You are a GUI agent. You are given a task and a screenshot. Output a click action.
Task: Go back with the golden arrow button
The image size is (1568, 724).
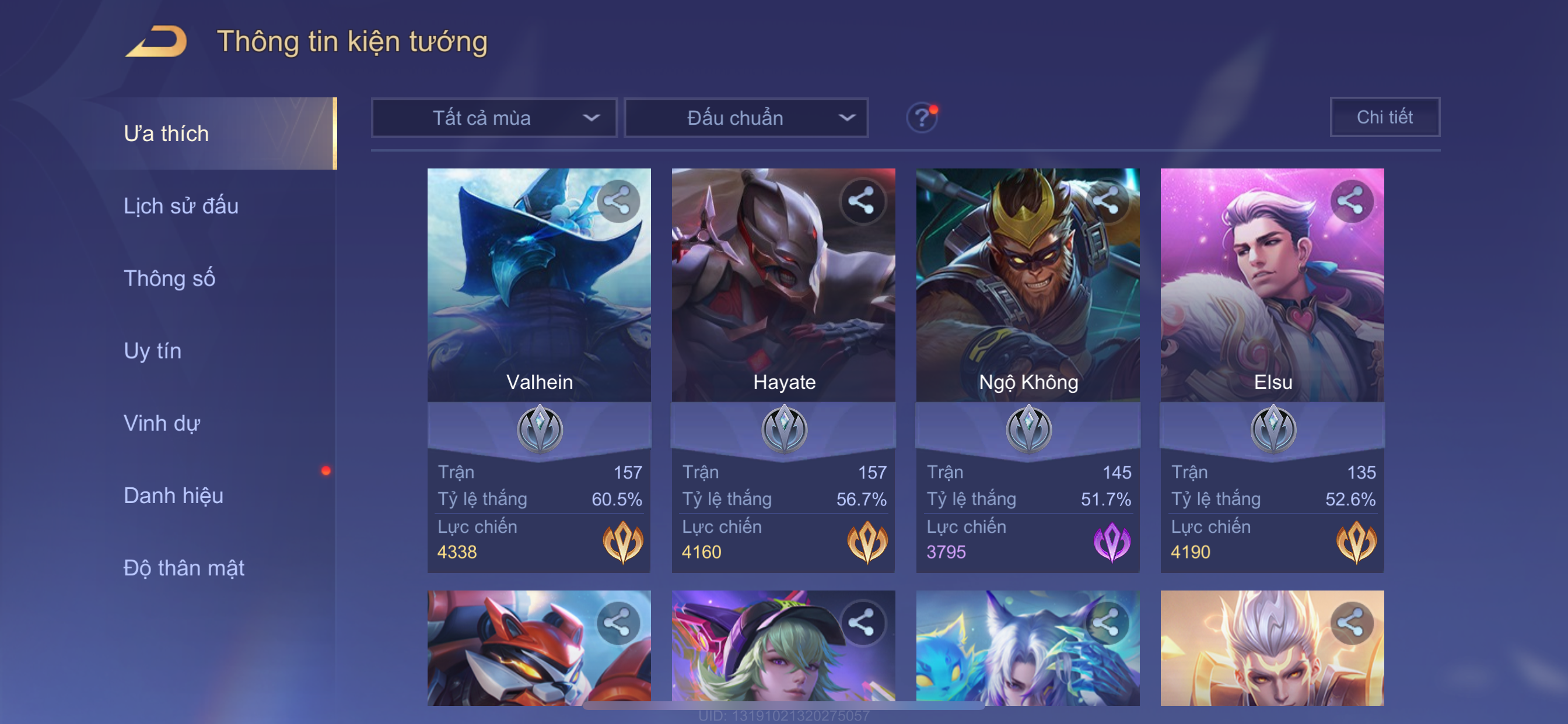[x=156, y=41]
